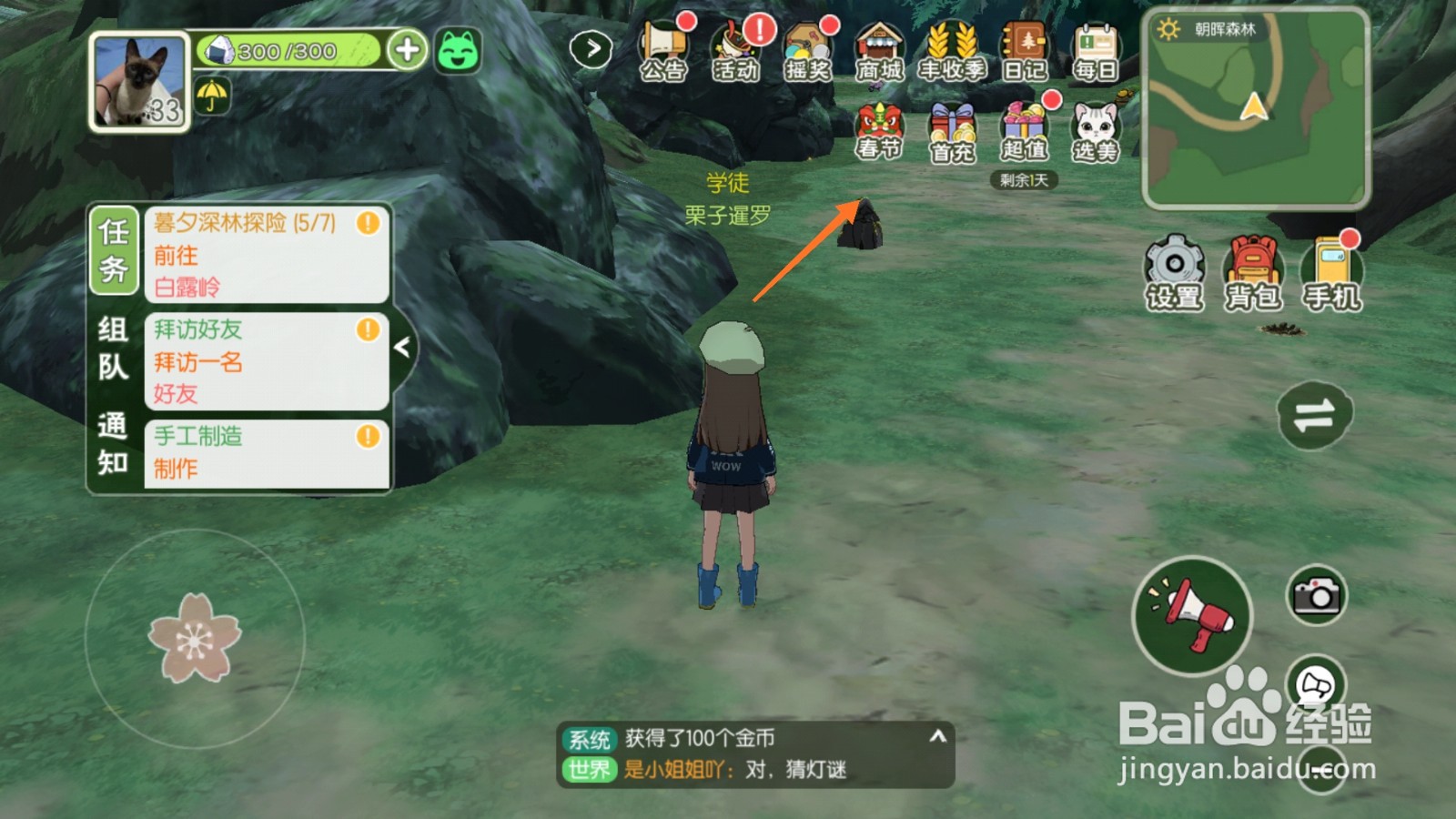Activate the megaphone action button

[x=1192, y=616]
